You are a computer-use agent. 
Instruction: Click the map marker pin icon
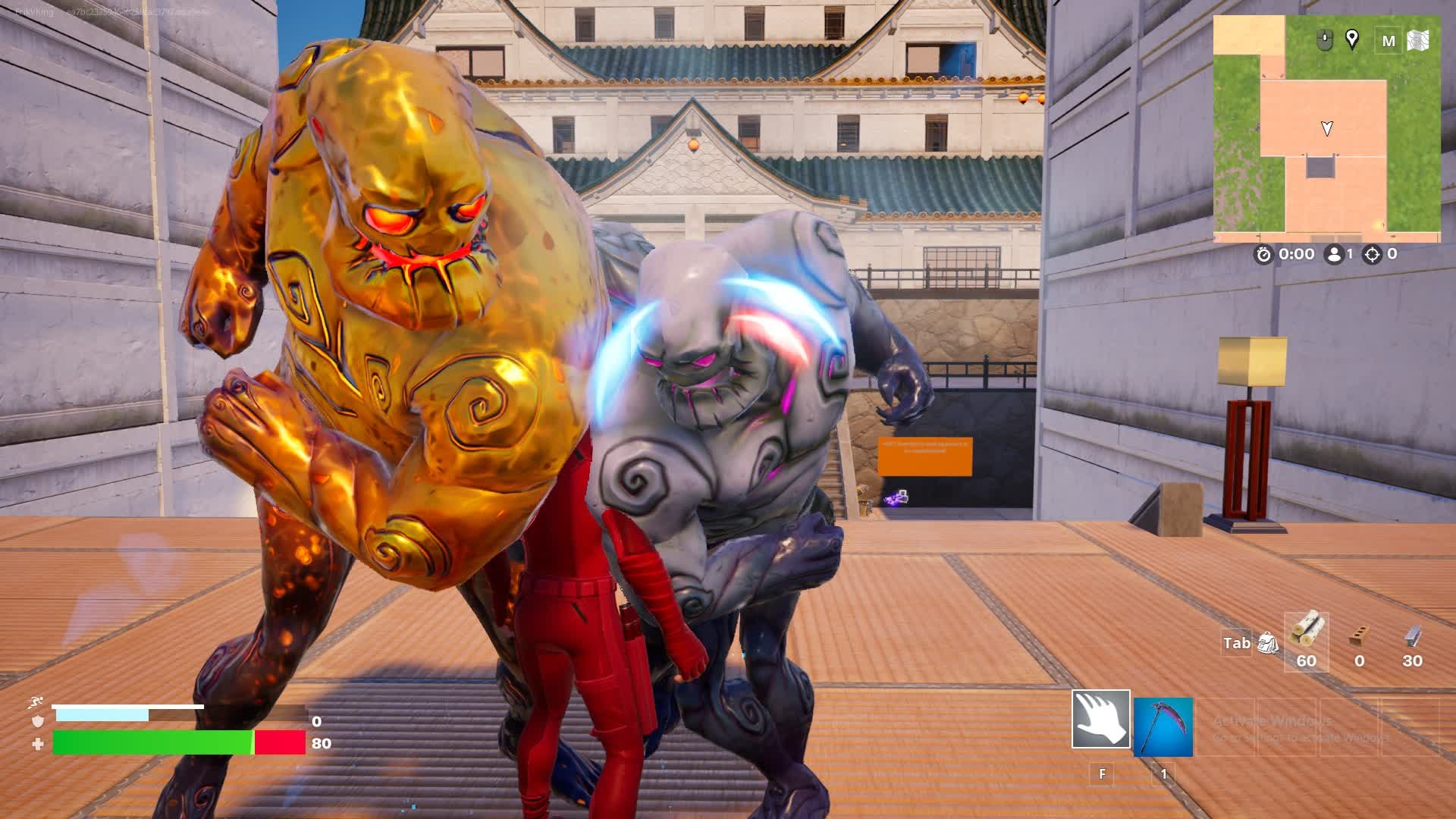(1351, 39)
